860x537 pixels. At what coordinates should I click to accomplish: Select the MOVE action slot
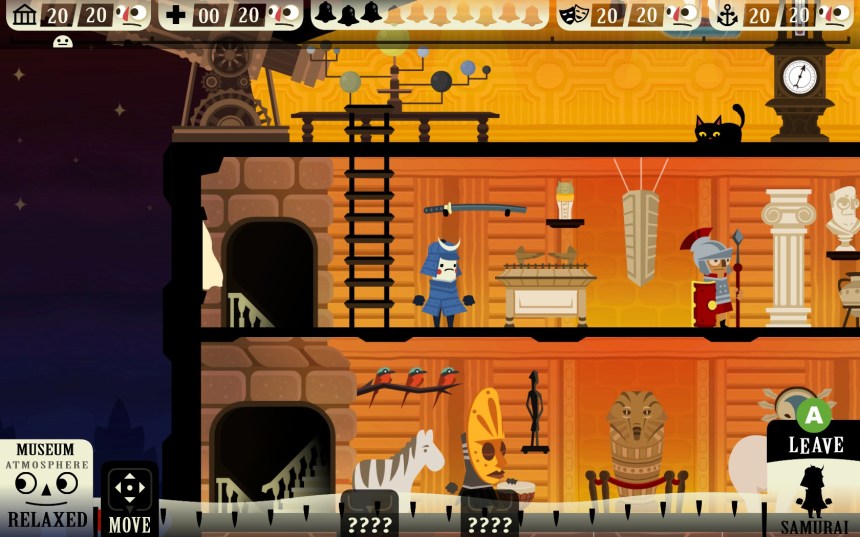click(129, 497)
